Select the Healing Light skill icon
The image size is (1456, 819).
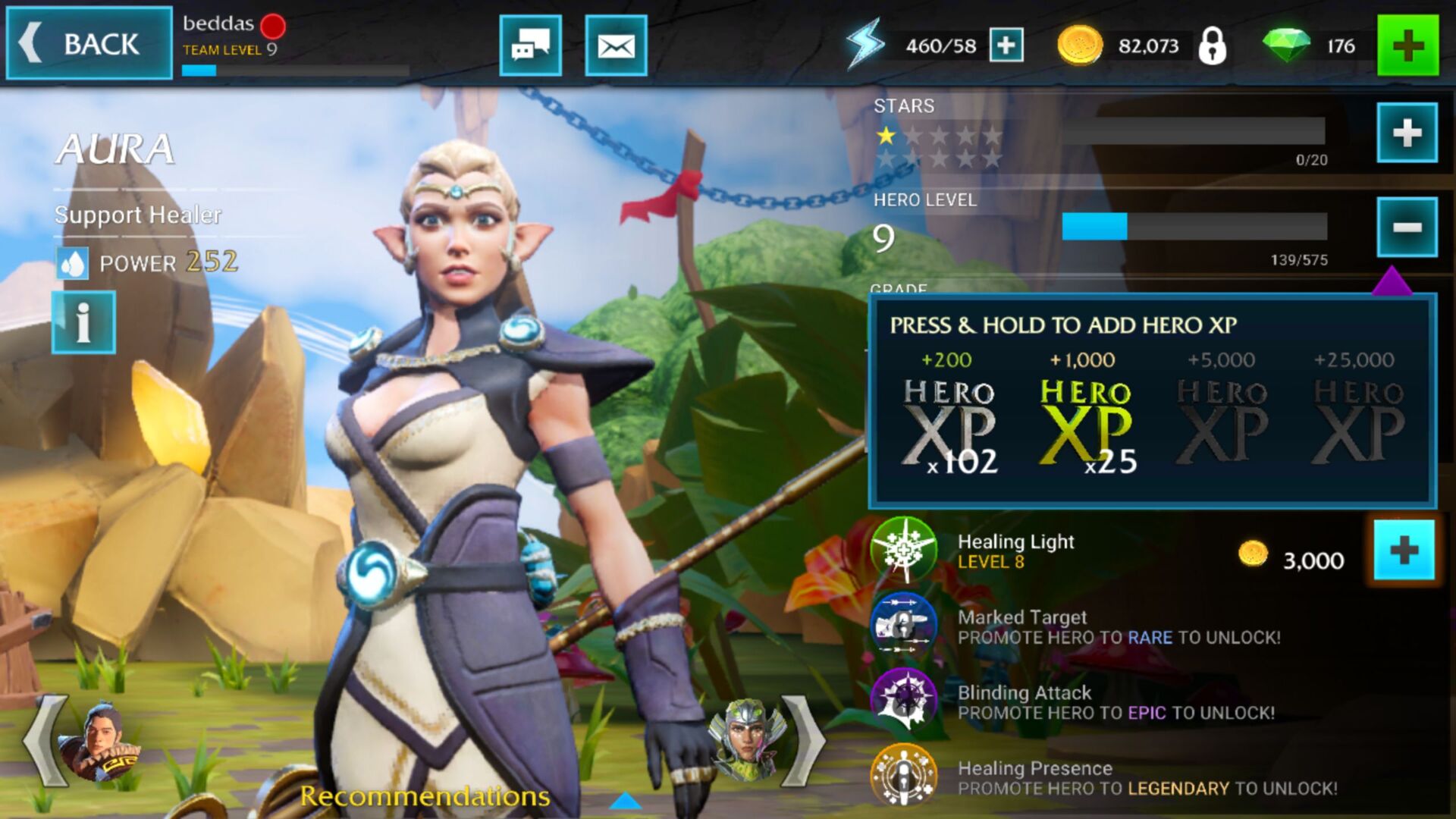coord(903,550)
